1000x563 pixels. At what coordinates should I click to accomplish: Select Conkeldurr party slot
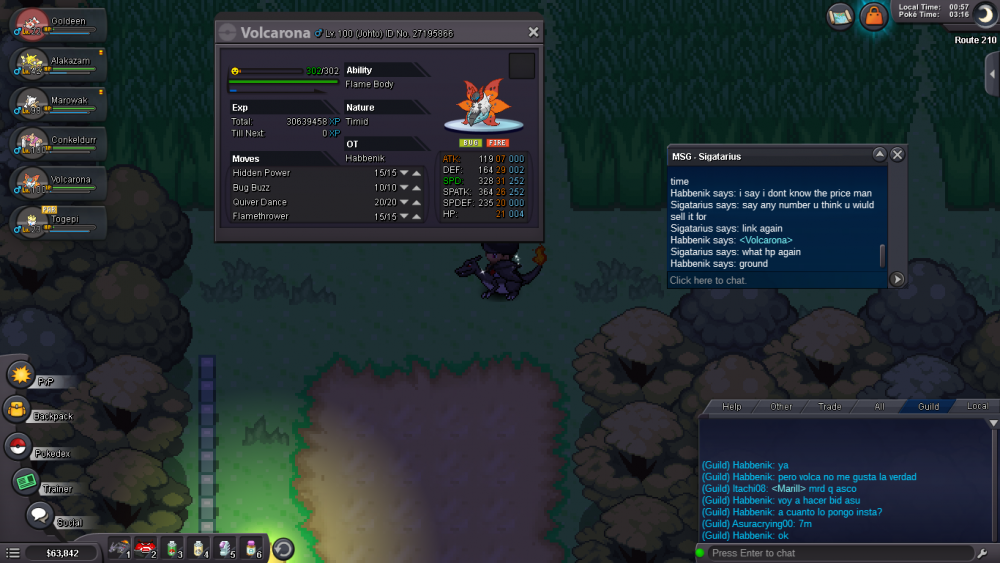pos(57,143)
